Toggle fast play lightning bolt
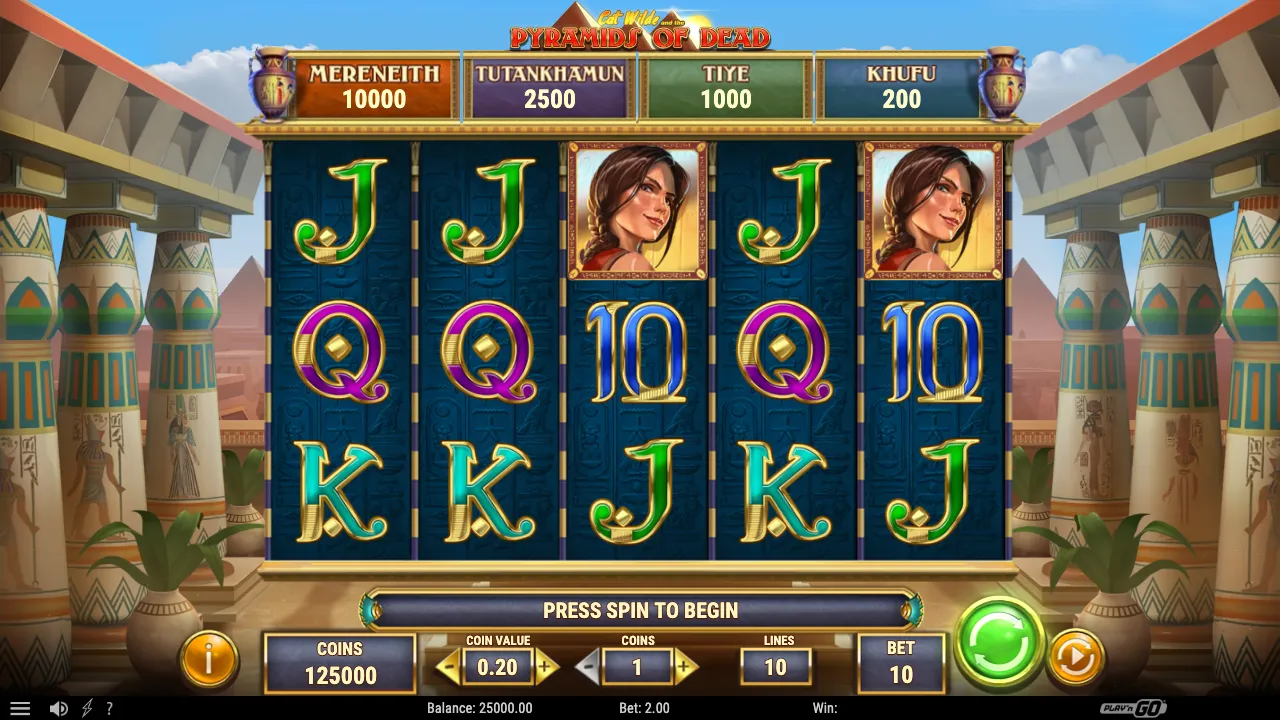This screenshot has height=720, width=1280. (87, 708)
